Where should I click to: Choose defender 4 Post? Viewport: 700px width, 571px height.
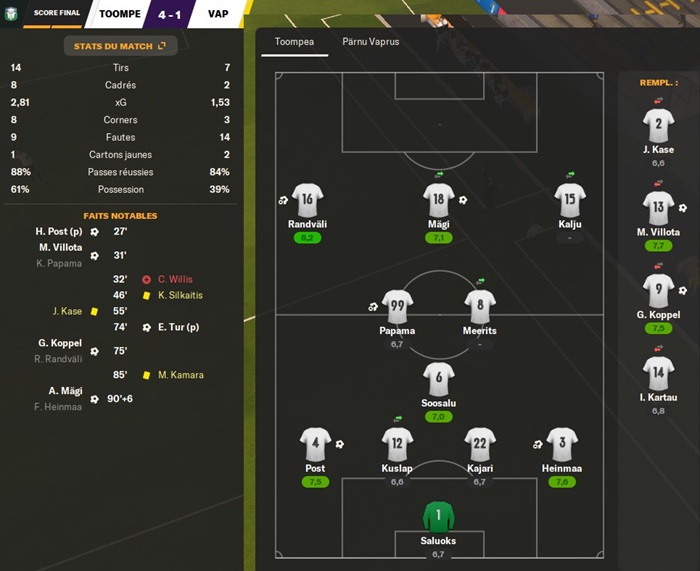point(315,444)
